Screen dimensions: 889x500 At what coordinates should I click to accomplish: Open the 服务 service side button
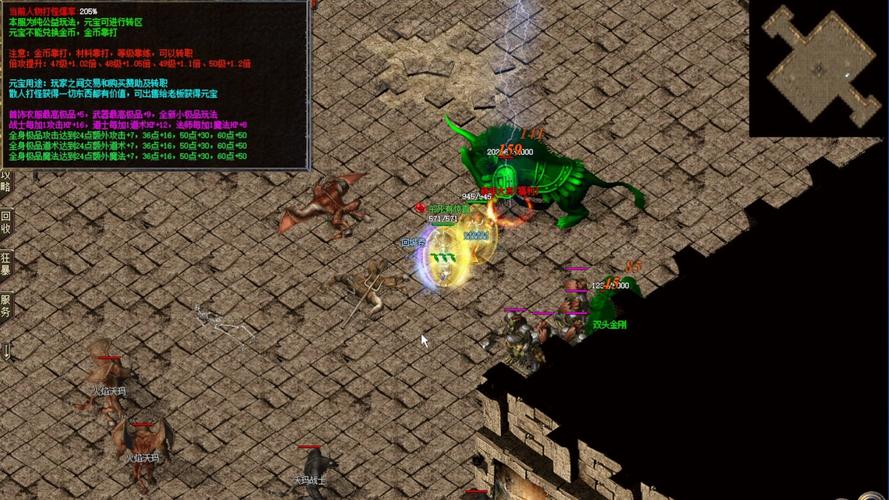click(6, 305)
